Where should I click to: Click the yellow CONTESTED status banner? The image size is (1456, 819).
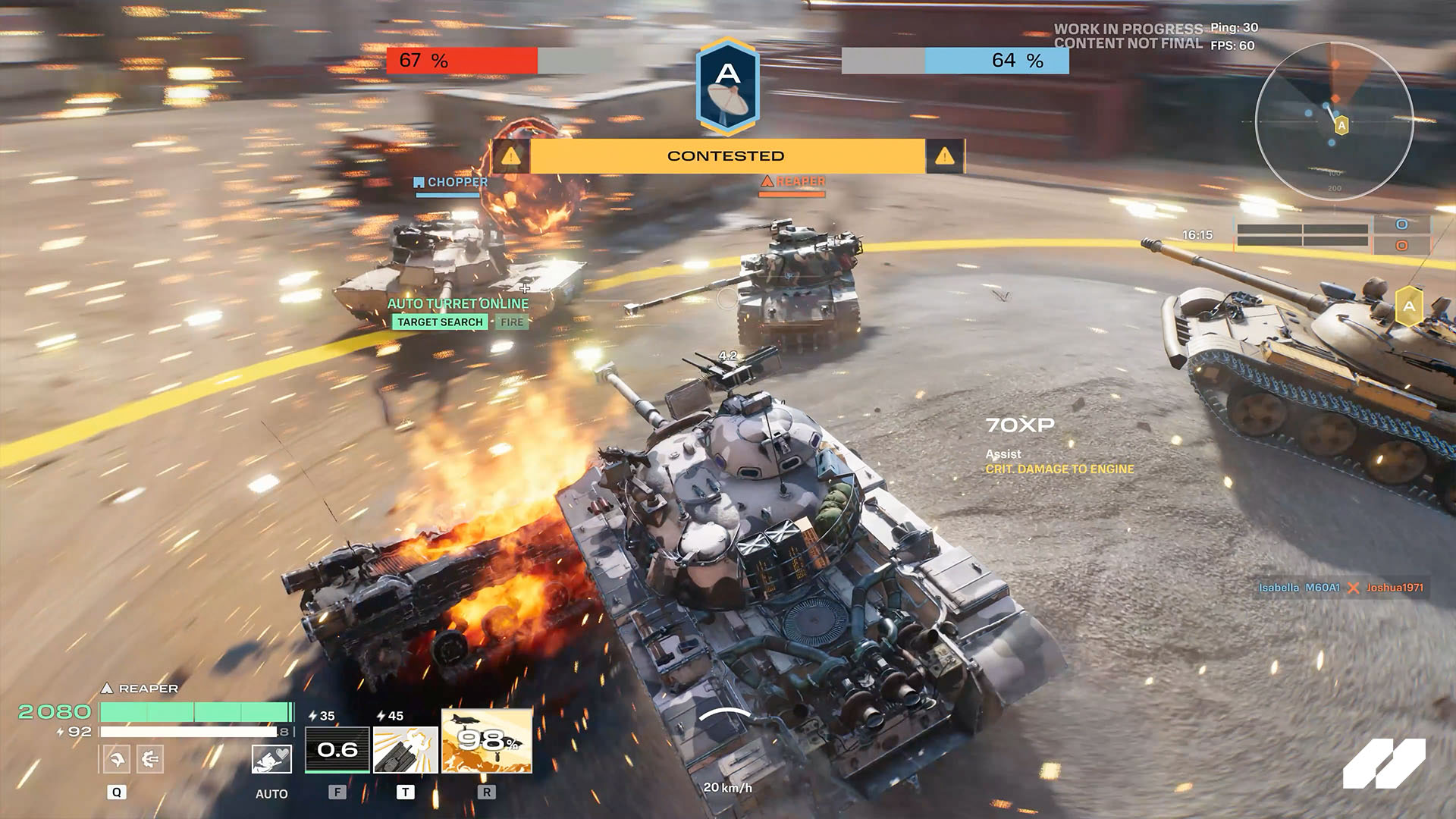[726, 156]
